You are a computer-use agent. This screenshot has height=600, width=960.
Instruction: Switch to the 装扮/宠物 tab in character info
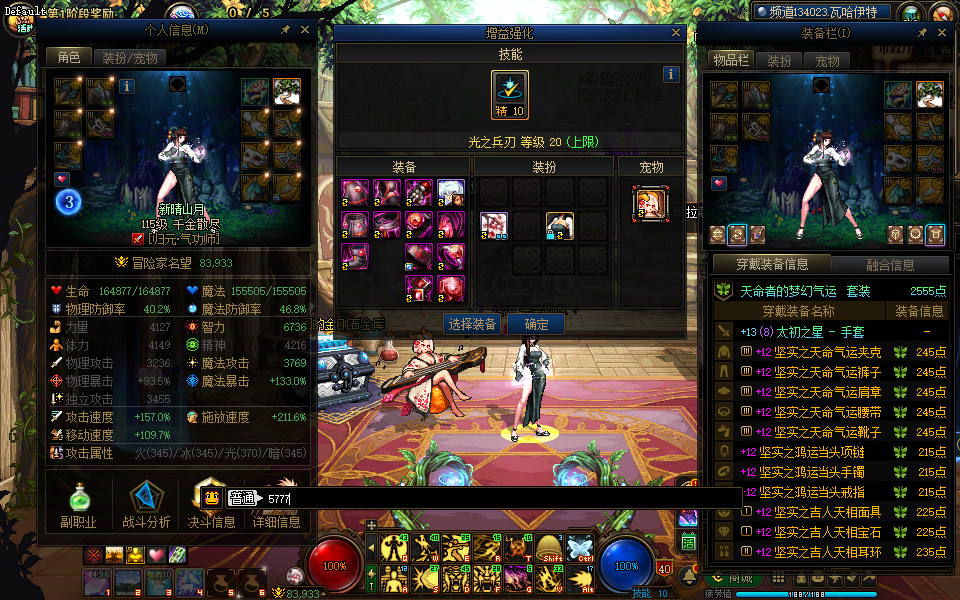click(130, 58)
